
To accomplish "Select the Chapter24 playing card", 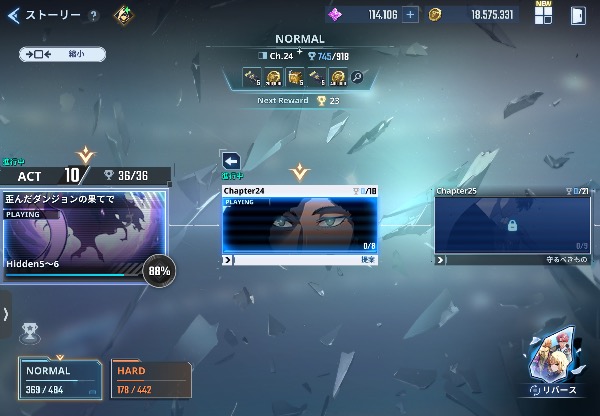I will pos(300,223).
